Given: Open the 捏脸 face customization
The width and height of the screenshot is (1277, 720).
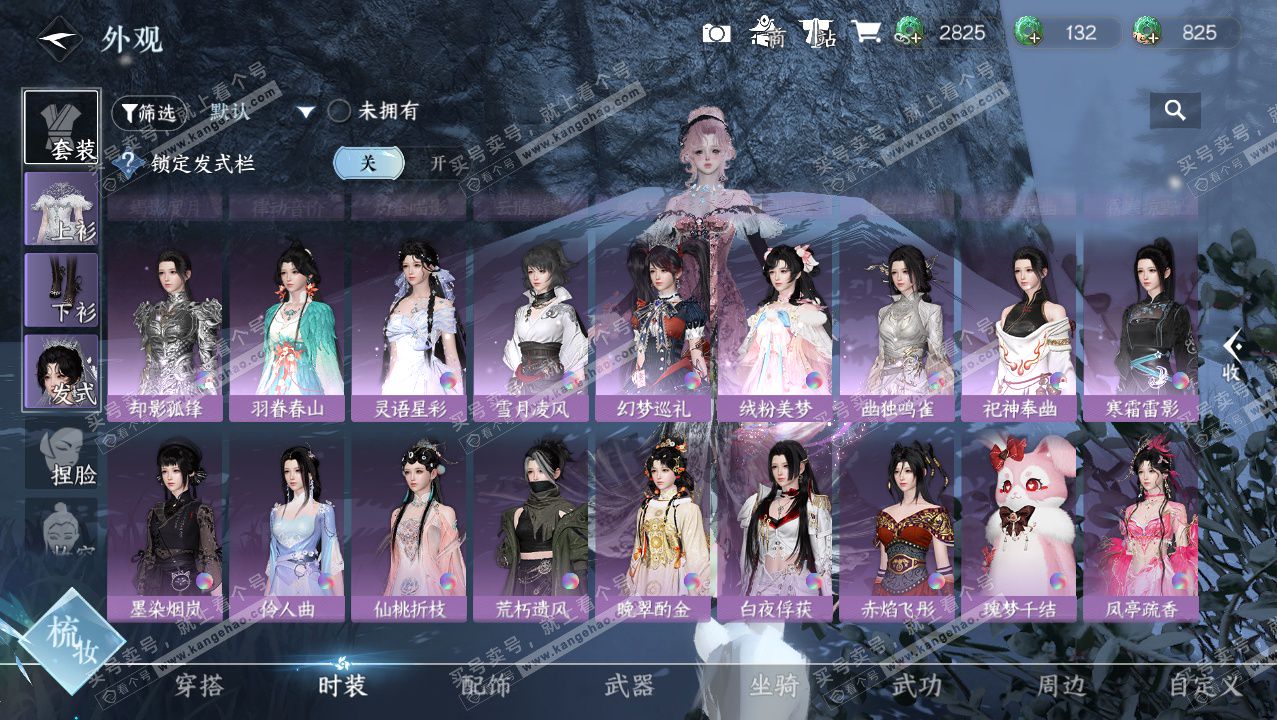Looking at the screenshot, I should [61, 455].
